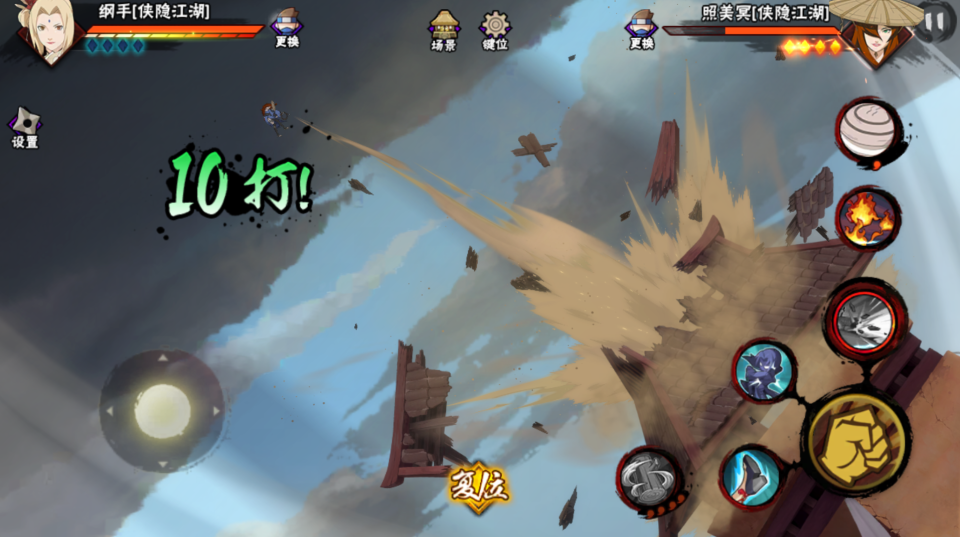Use the grey log substitution skill

(x=649, y=479)
